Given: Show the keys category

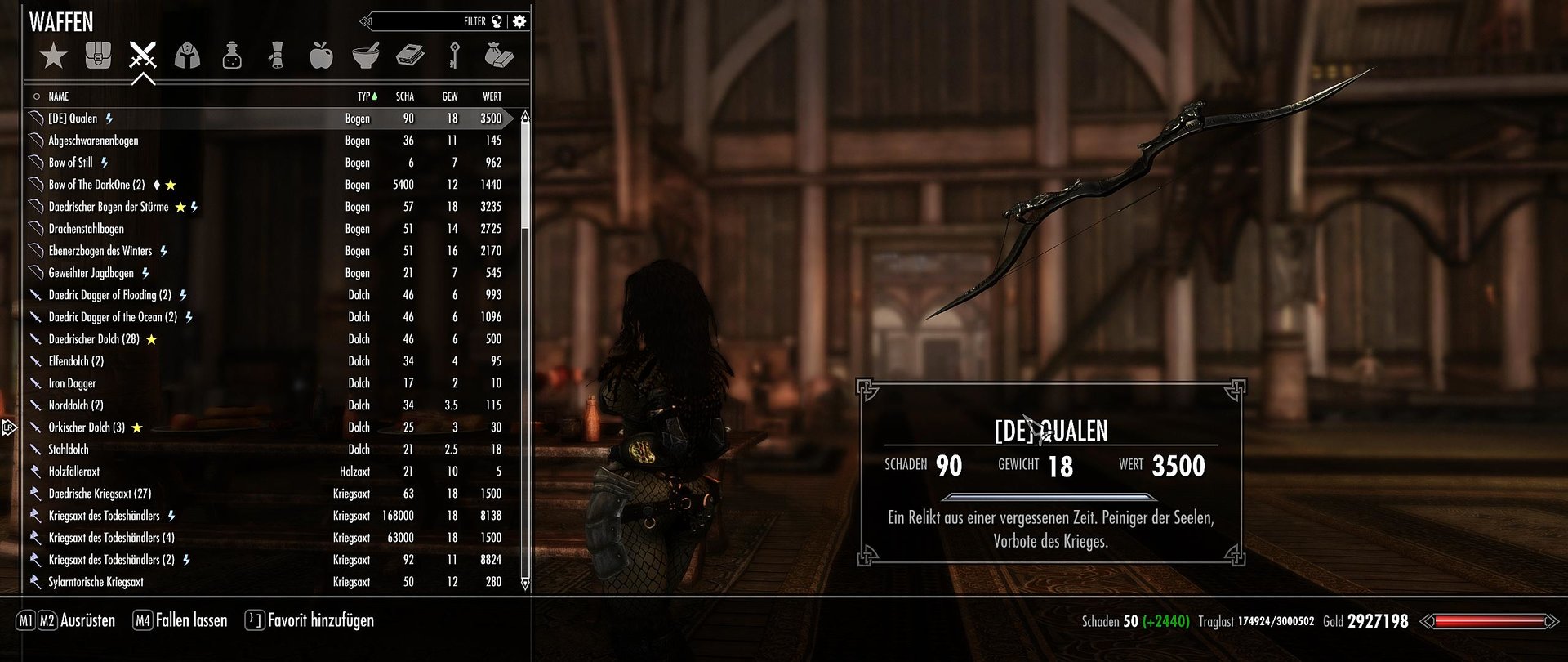Looking at the screenshot, I should tap(455, 56).
